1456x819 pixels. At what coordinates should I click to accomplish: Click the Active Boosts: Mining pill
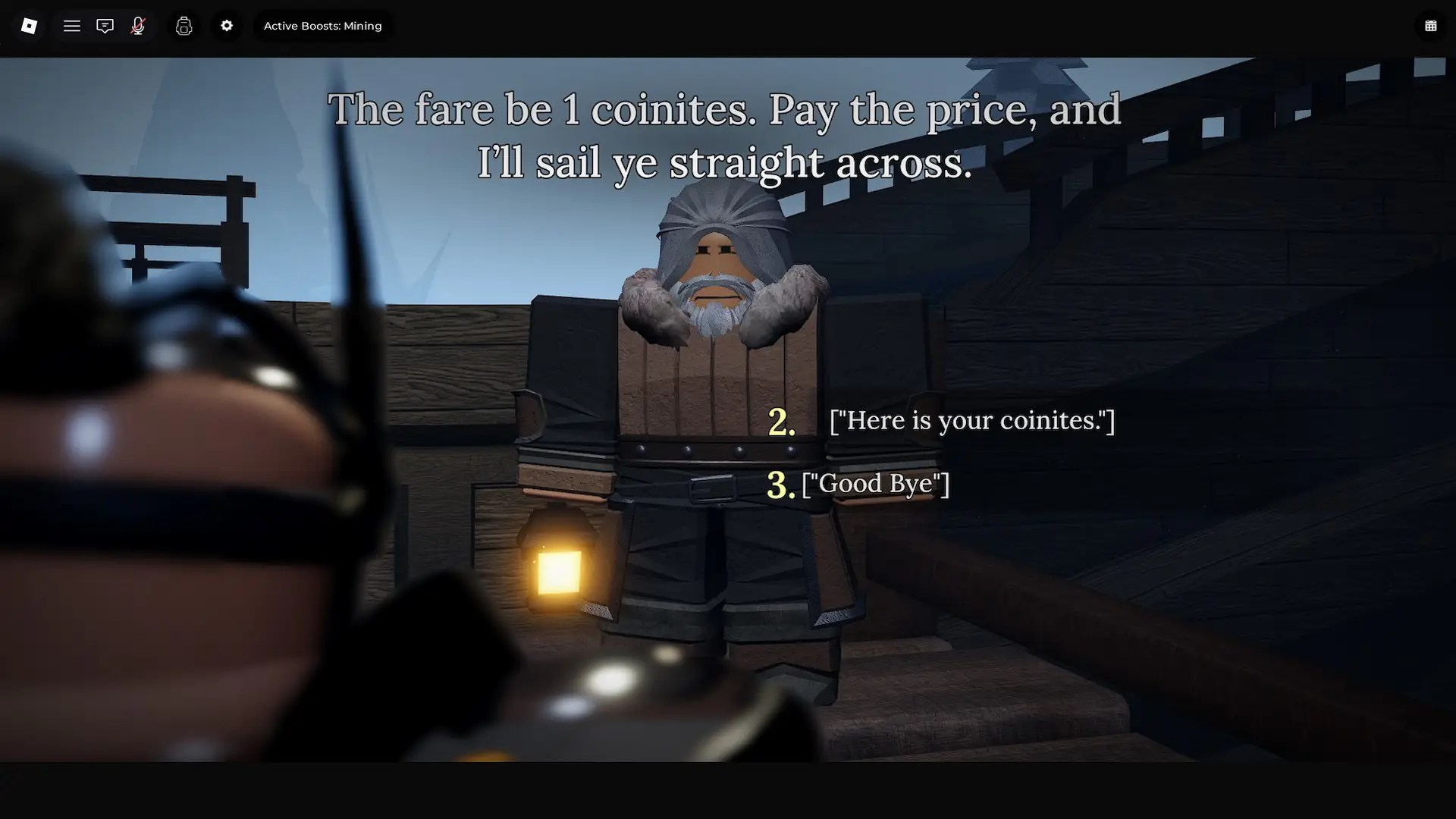tap(323, 25)
